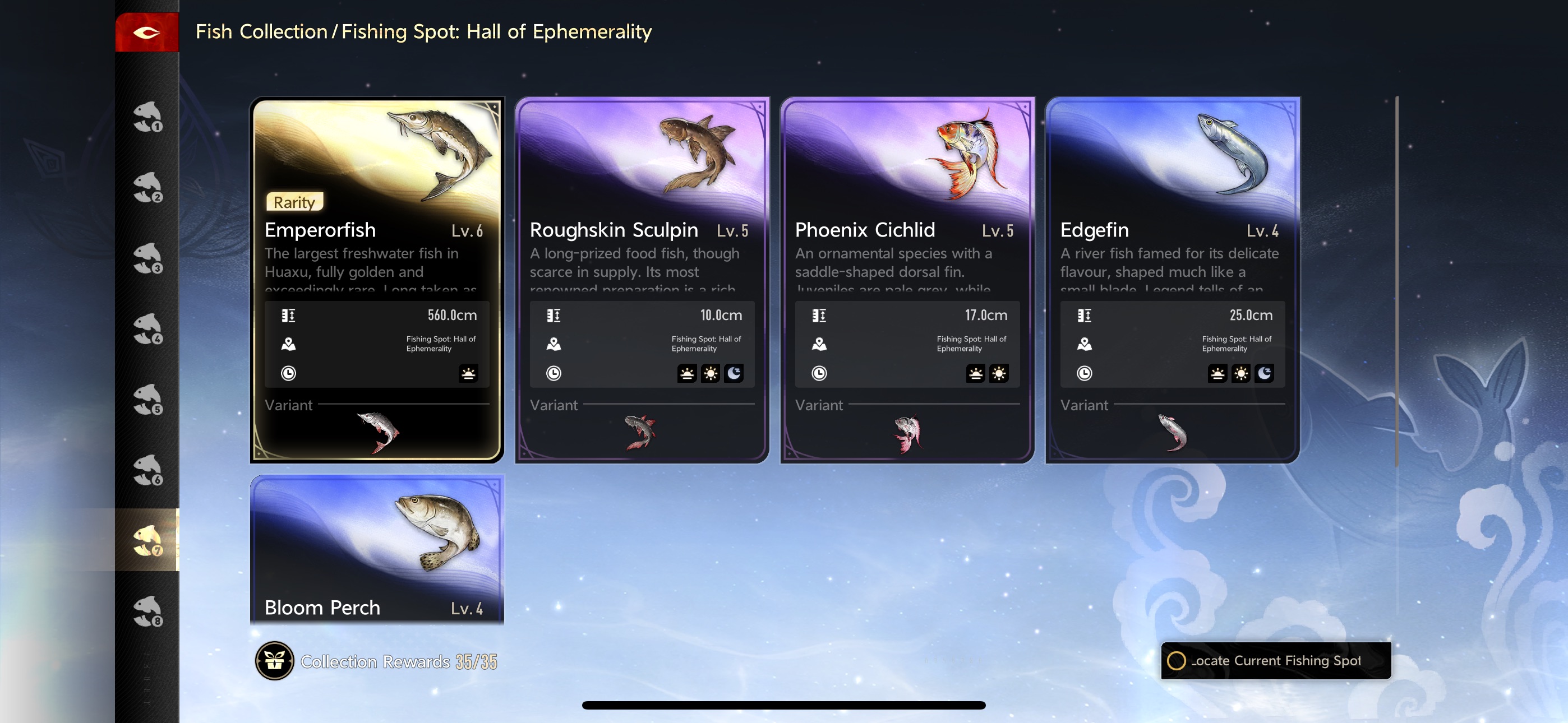Screen dimensions: 1568x723
Task: Select fishing spot tab 4
Action: click(147, 328)
